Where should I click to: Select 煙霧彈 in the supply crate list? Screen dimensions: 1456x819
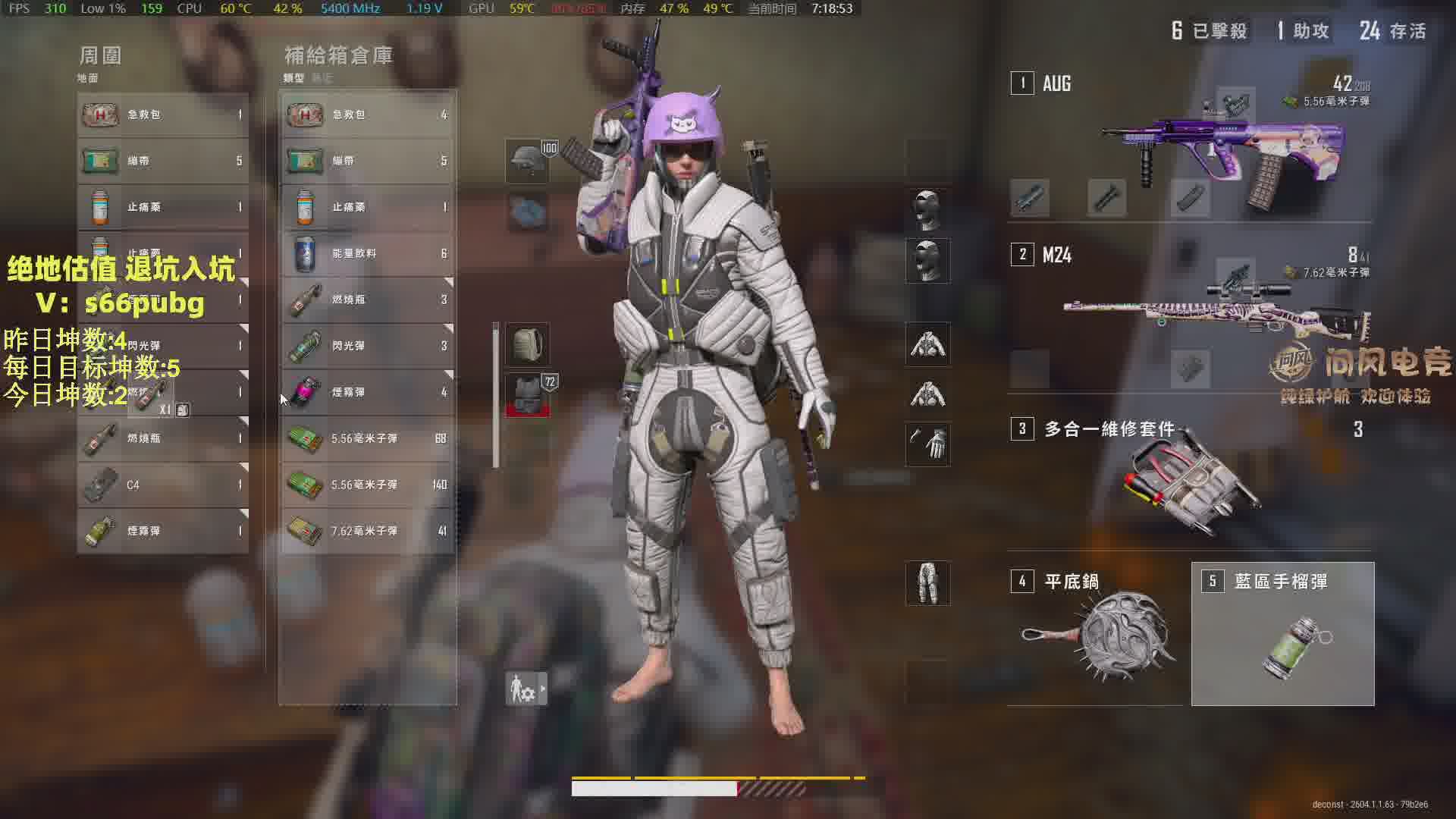click(368, 392)
